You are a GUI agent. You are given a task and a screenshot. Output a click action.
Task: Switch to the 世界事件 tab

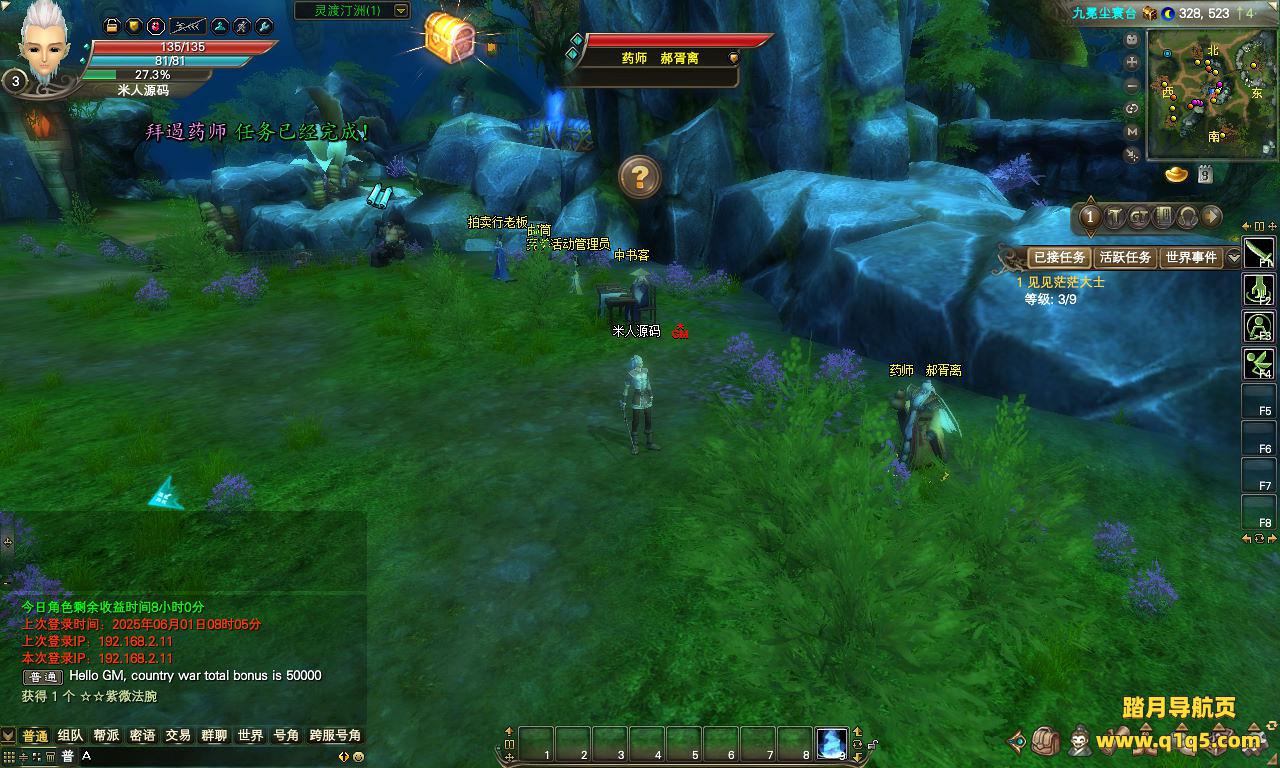point(1190,257)
